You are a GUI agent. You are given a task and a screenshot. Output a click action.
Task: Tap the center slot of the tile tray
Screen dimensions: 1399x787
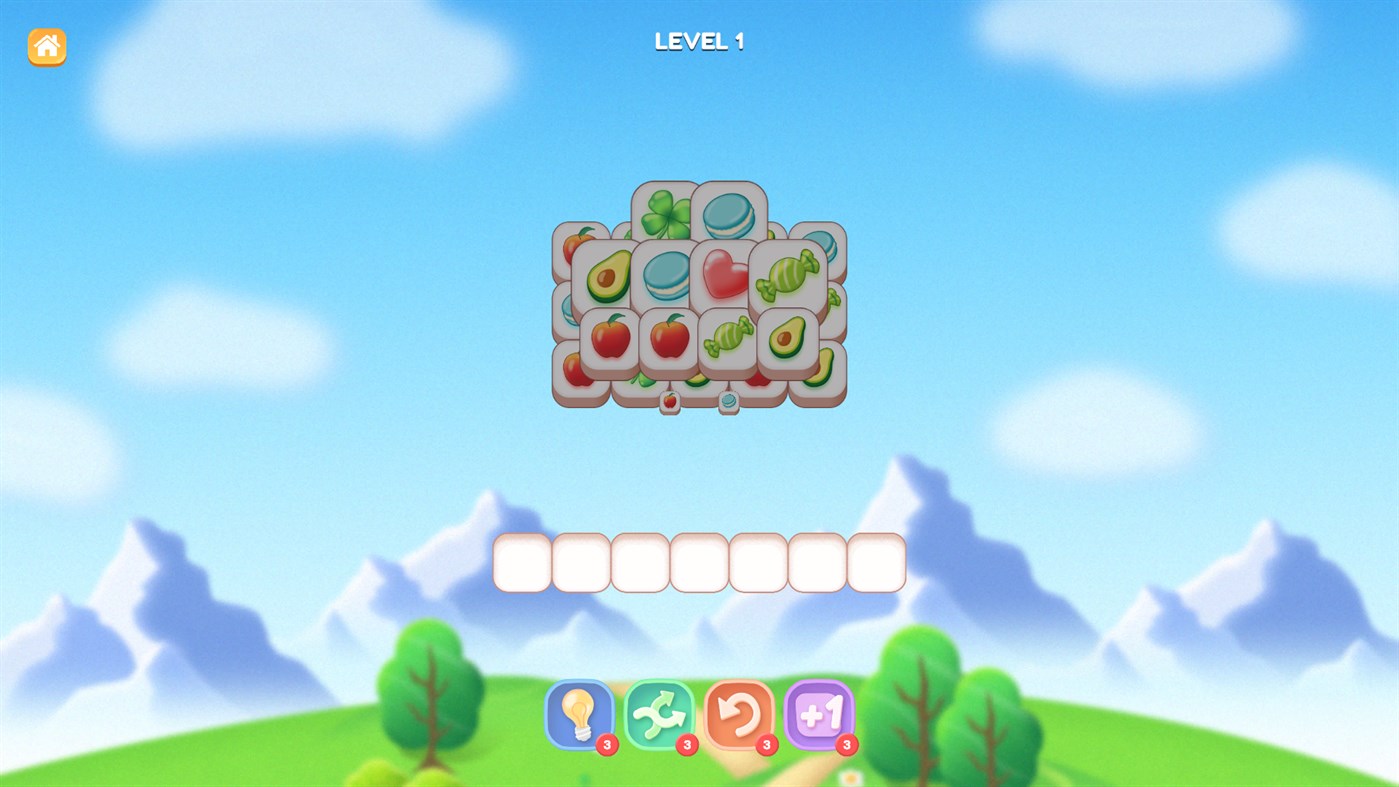(x=699, y=563)
